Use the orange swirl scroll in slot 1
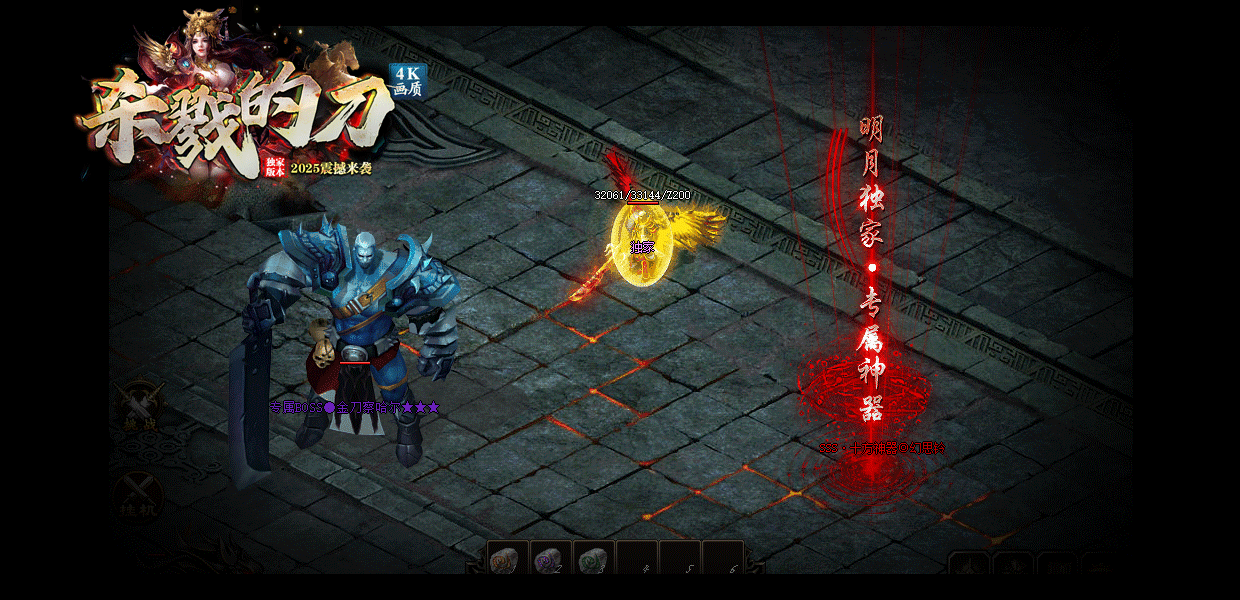This screenshot has height=600, width=1240. (x=508, y=558)
